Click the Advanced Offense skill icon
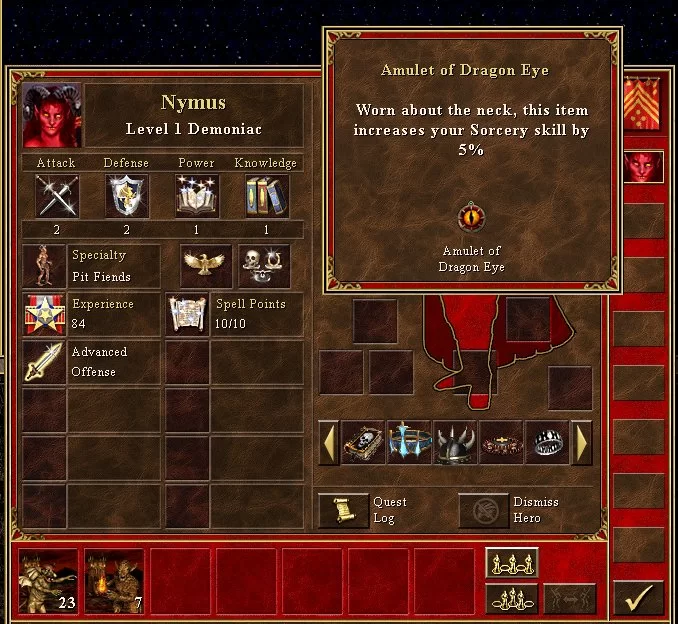The height and width of the screenshot is (624, 678). [44, 362]
